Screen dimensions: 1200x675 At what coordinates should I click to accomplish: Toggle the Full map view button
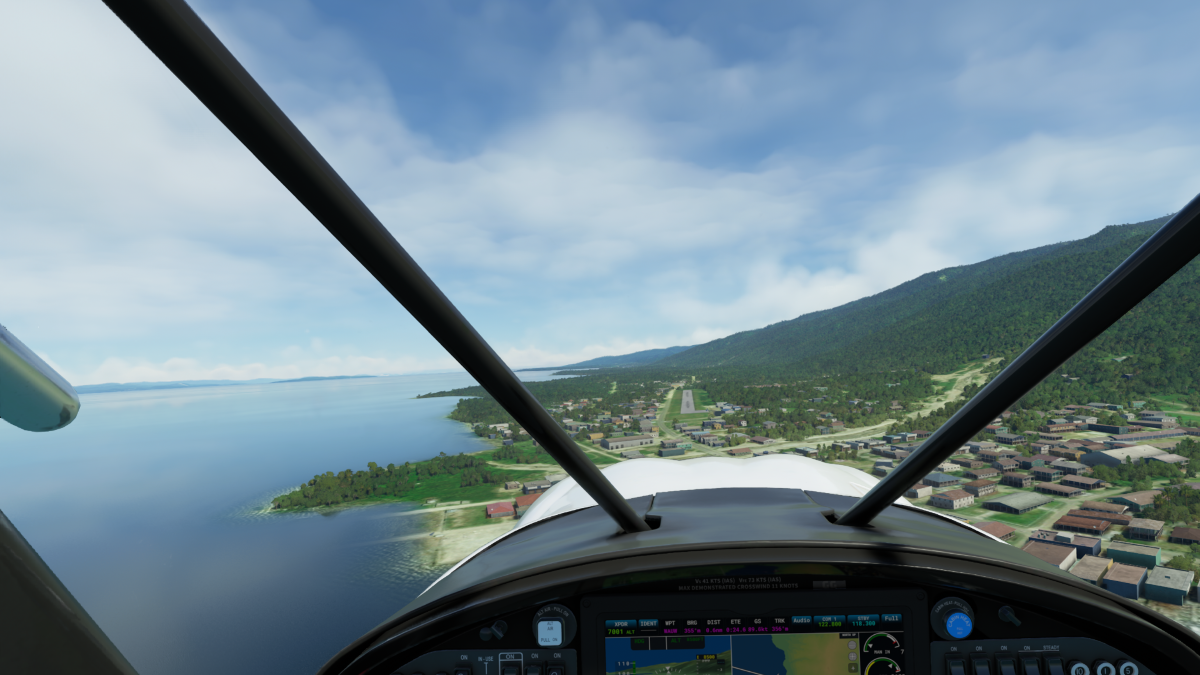(890, 618)
